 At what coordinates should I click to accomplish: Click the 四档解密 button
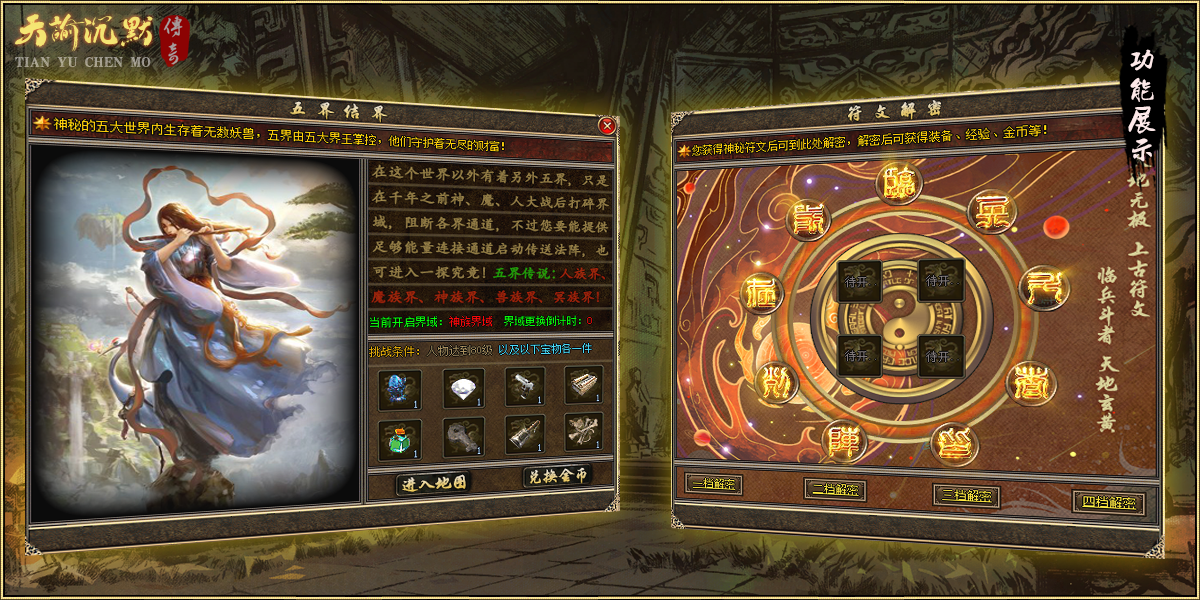1110,502
